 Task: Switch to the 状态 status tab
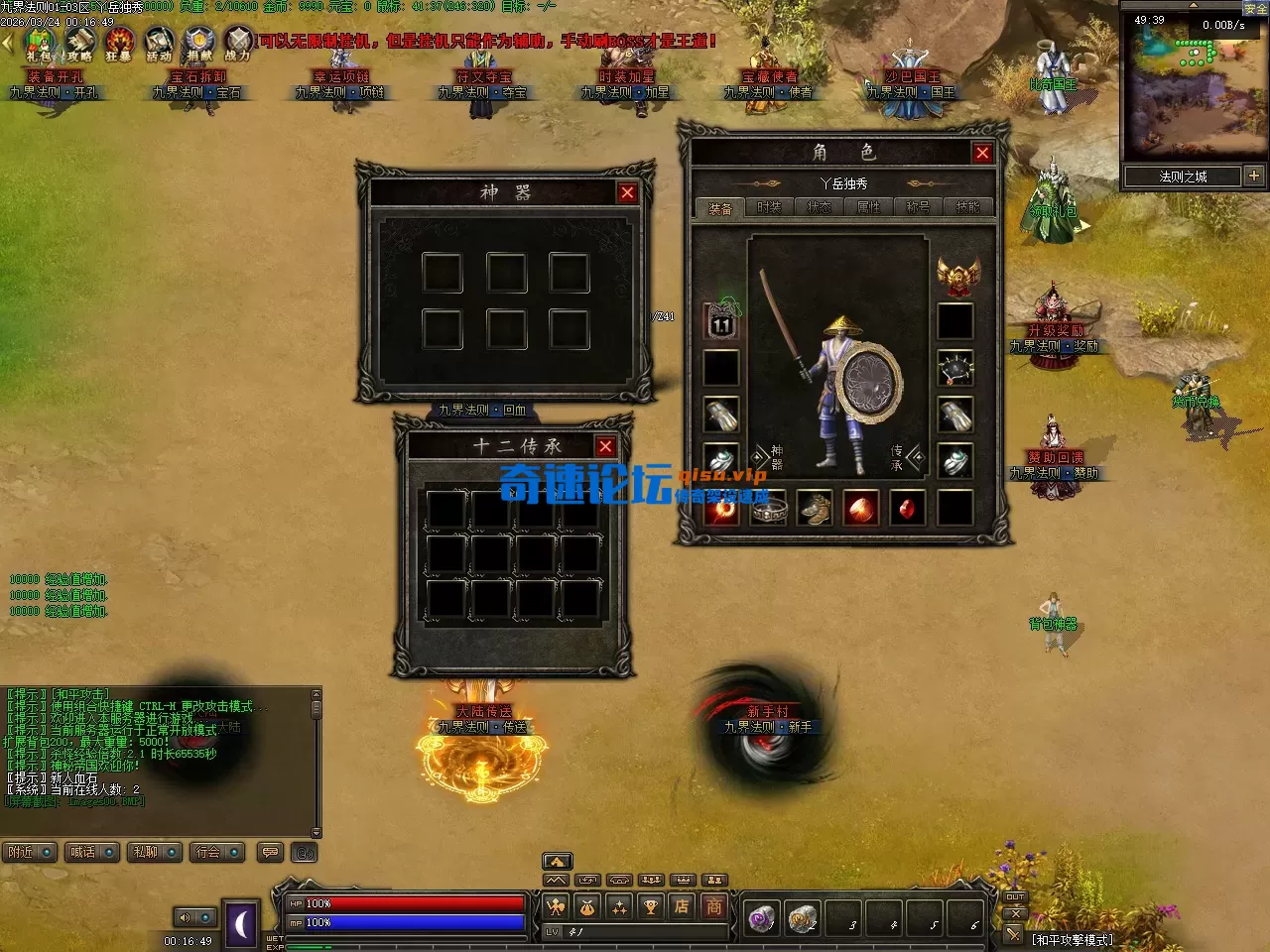(819, 207)
